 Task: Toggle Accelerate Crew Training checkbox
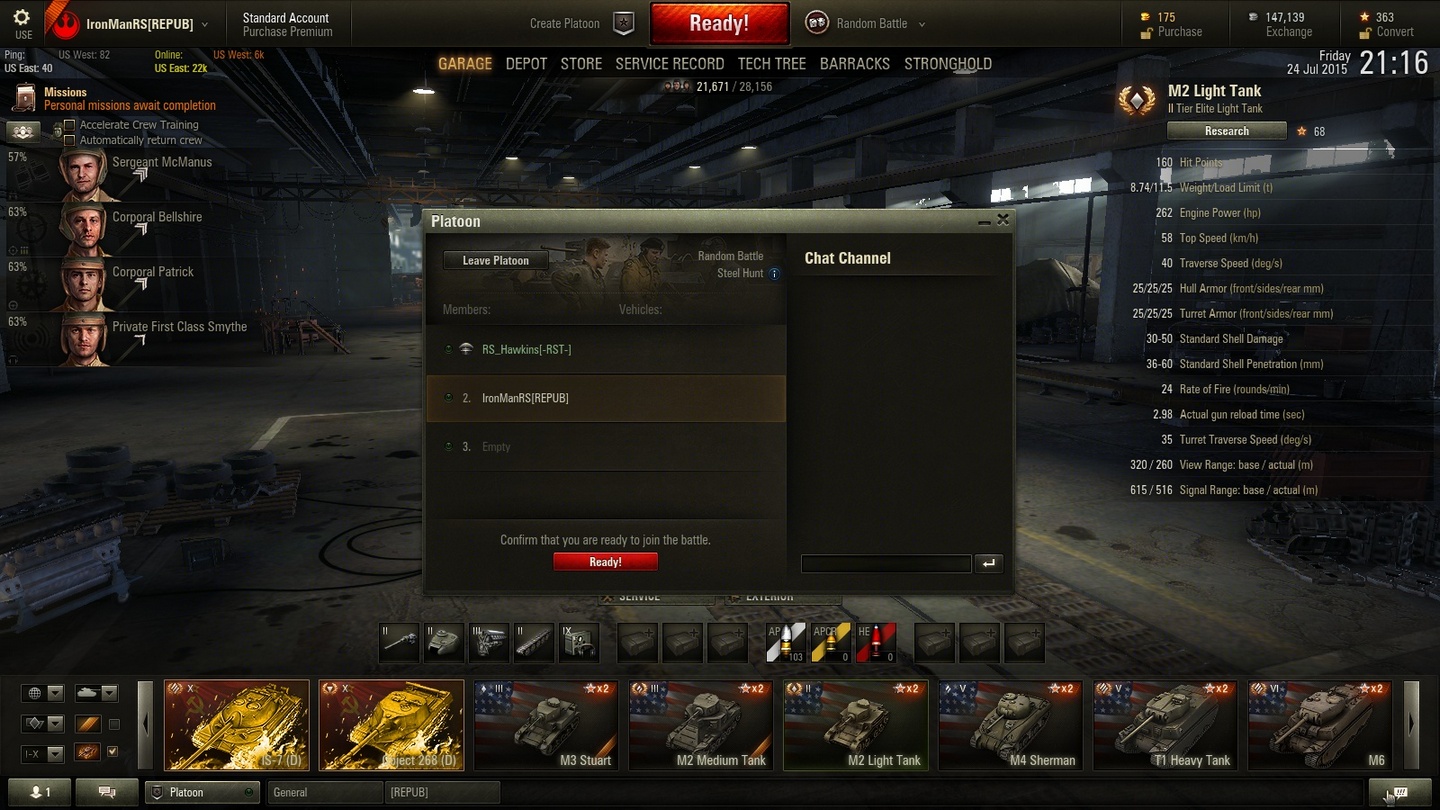(70, 125)
